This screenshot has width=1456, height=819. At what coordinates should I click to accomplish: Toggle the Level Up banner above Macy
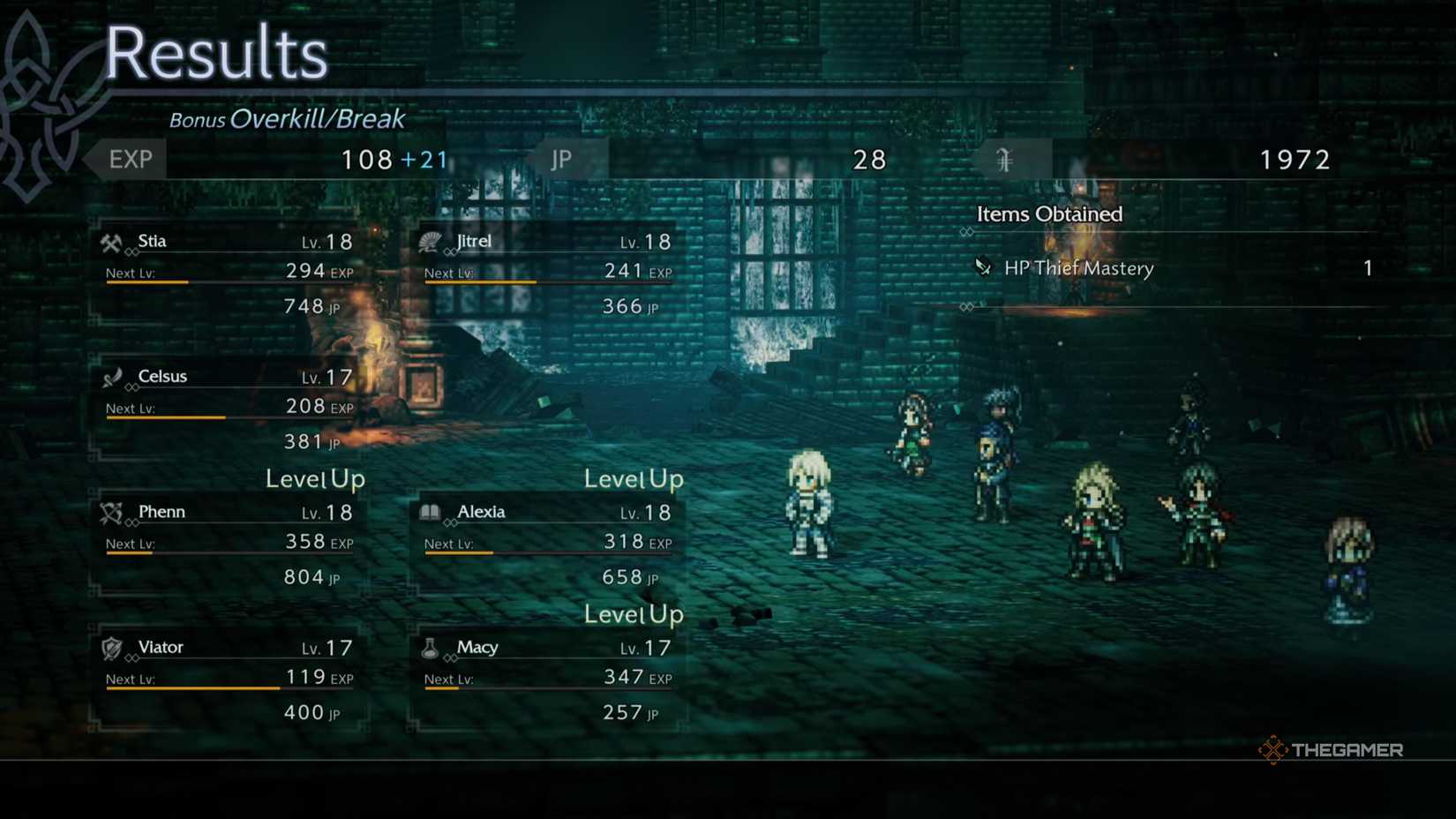[633, 613]
